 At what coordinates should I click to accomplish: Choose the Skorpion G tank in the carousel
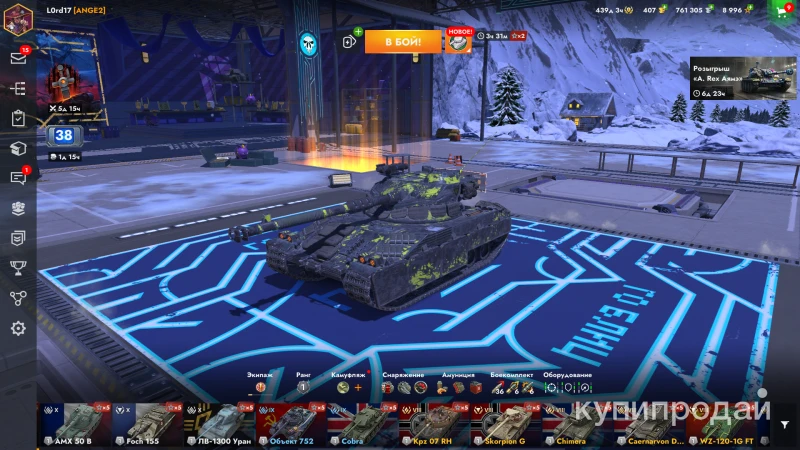pyautogui.click(x=514, y=426)
